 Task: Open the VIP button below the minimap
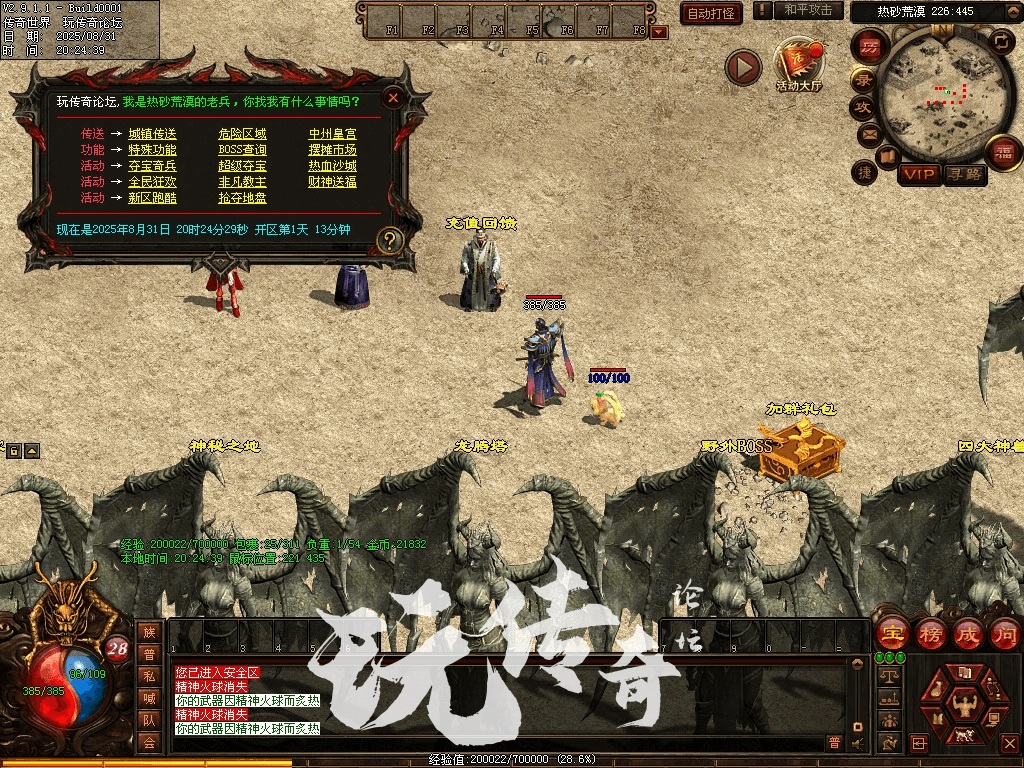(x=918, y=174)
